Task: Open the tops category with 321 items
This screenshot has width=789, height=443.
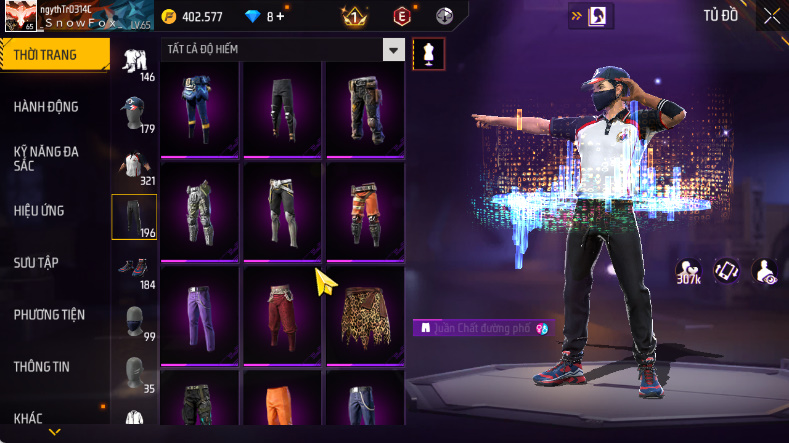Action: (134, 166)
